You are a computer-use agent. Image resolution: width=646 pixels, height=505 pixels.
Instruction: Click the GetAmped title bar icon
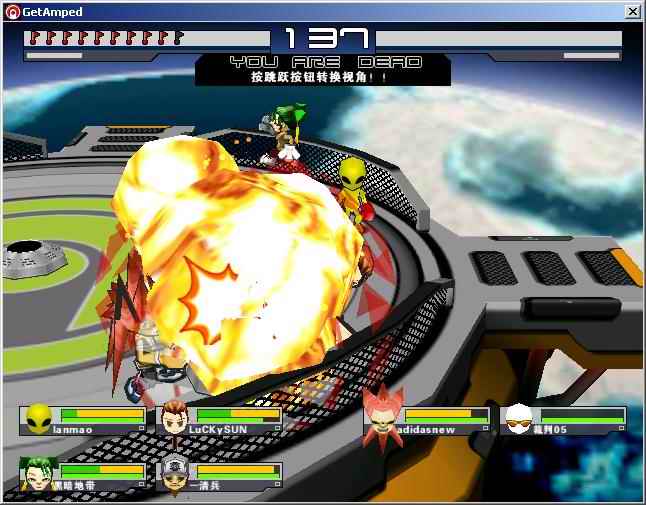11,12
